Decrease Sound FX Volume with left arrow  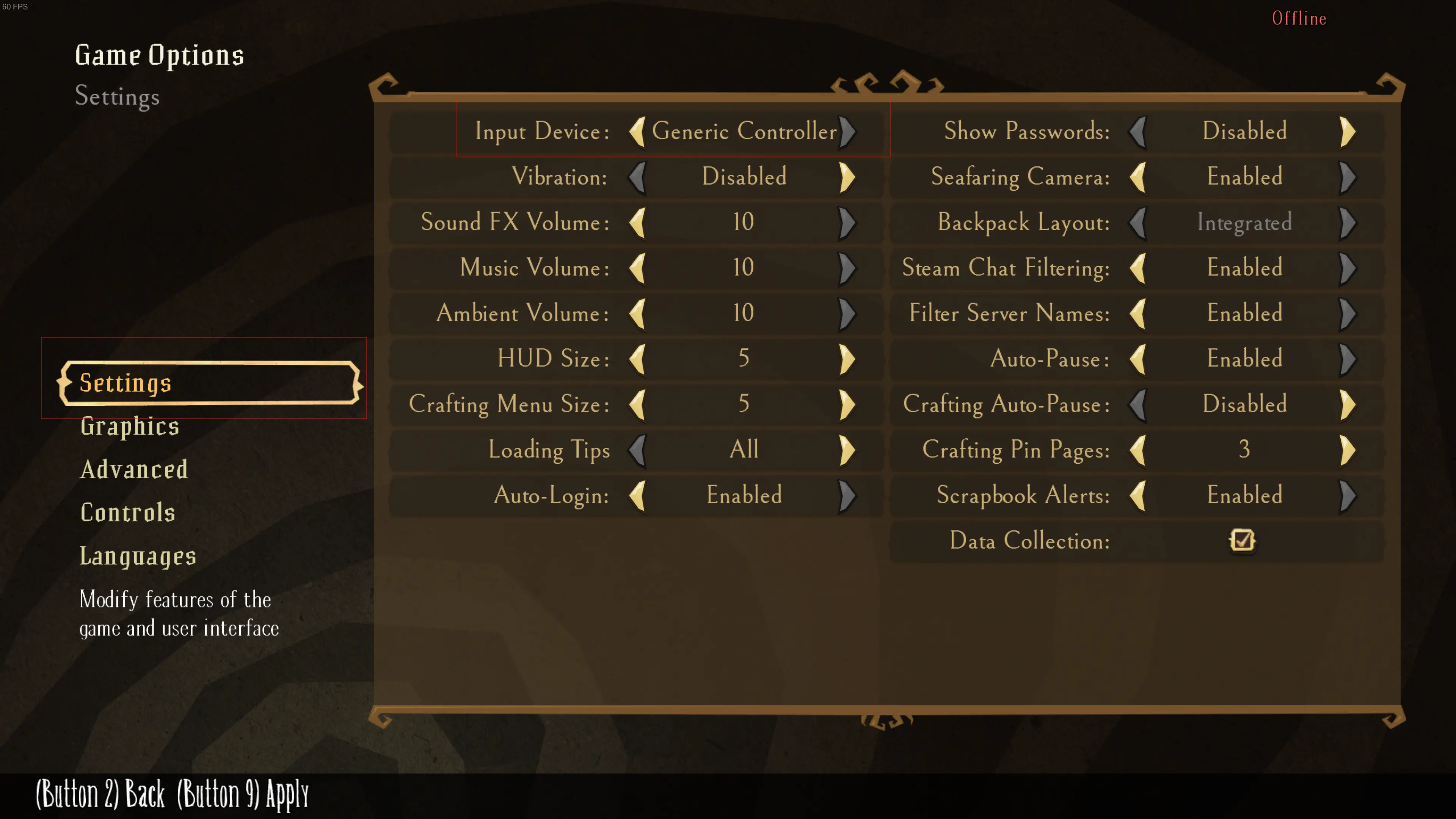(637, 222)
